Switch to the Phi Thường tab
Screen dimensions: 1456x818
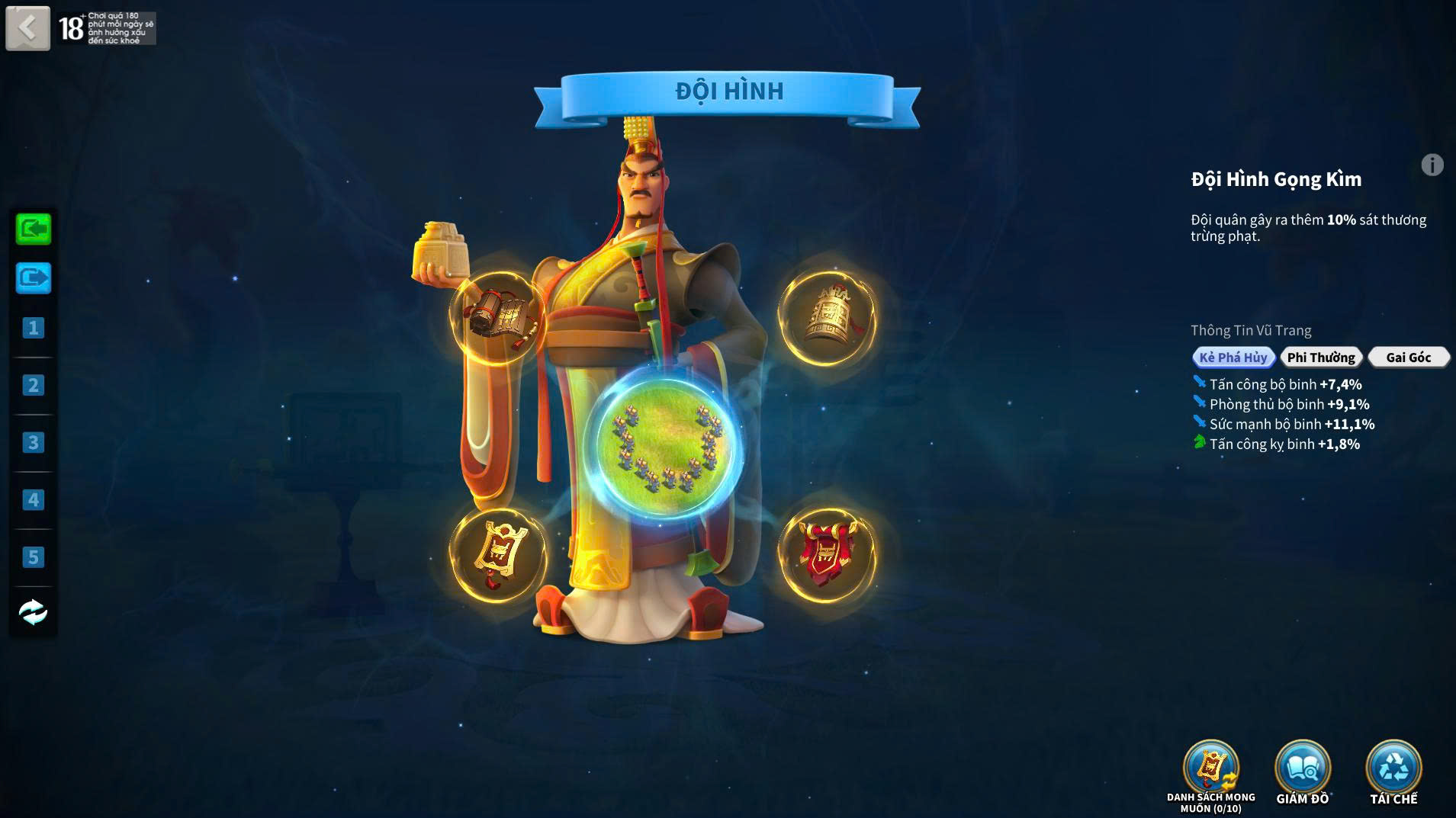point(1320,358)
